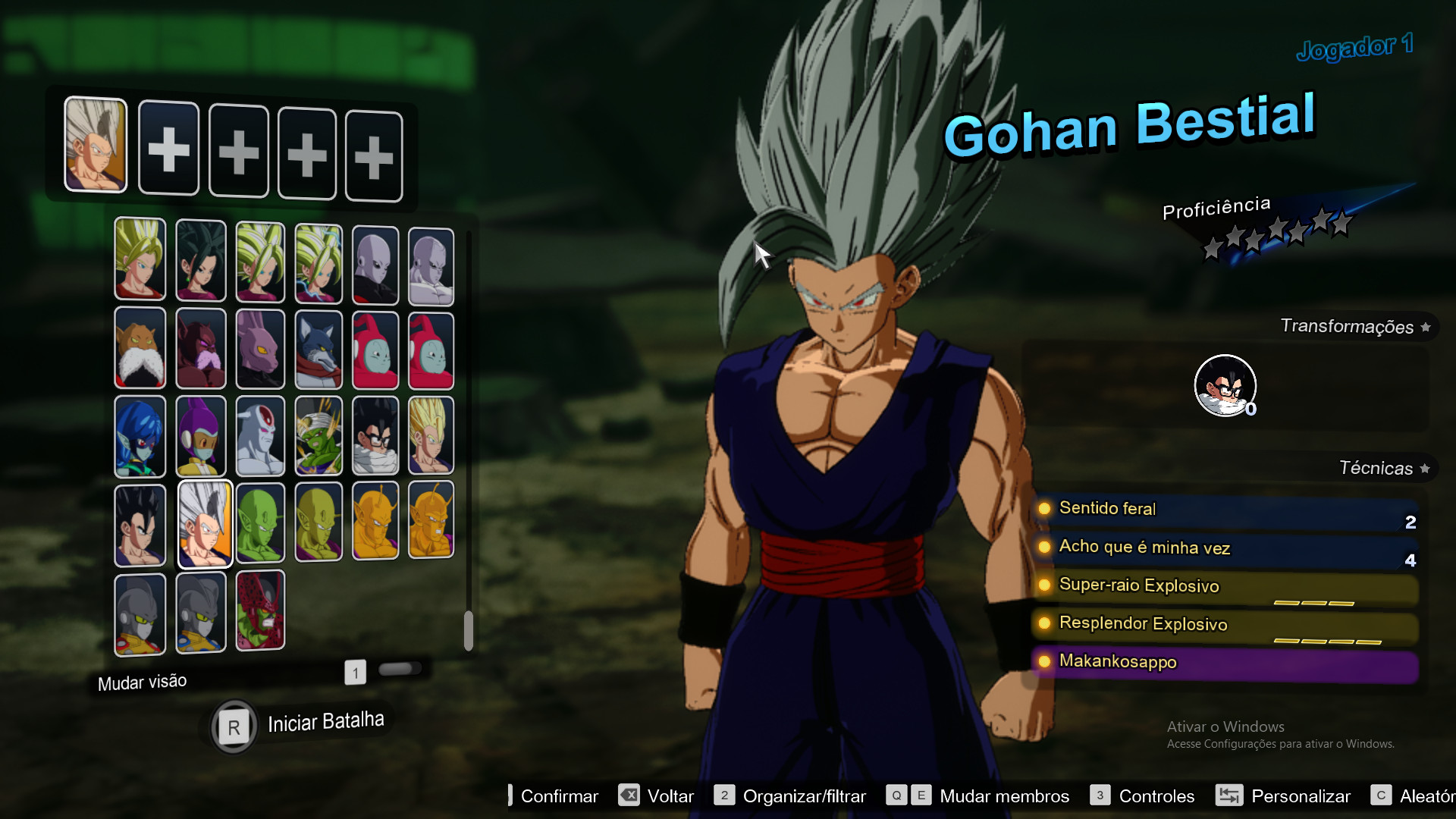Click the orb icon beside Sentido feral
Screen dimensions: 1456x819
click(x=1045, y=509)
